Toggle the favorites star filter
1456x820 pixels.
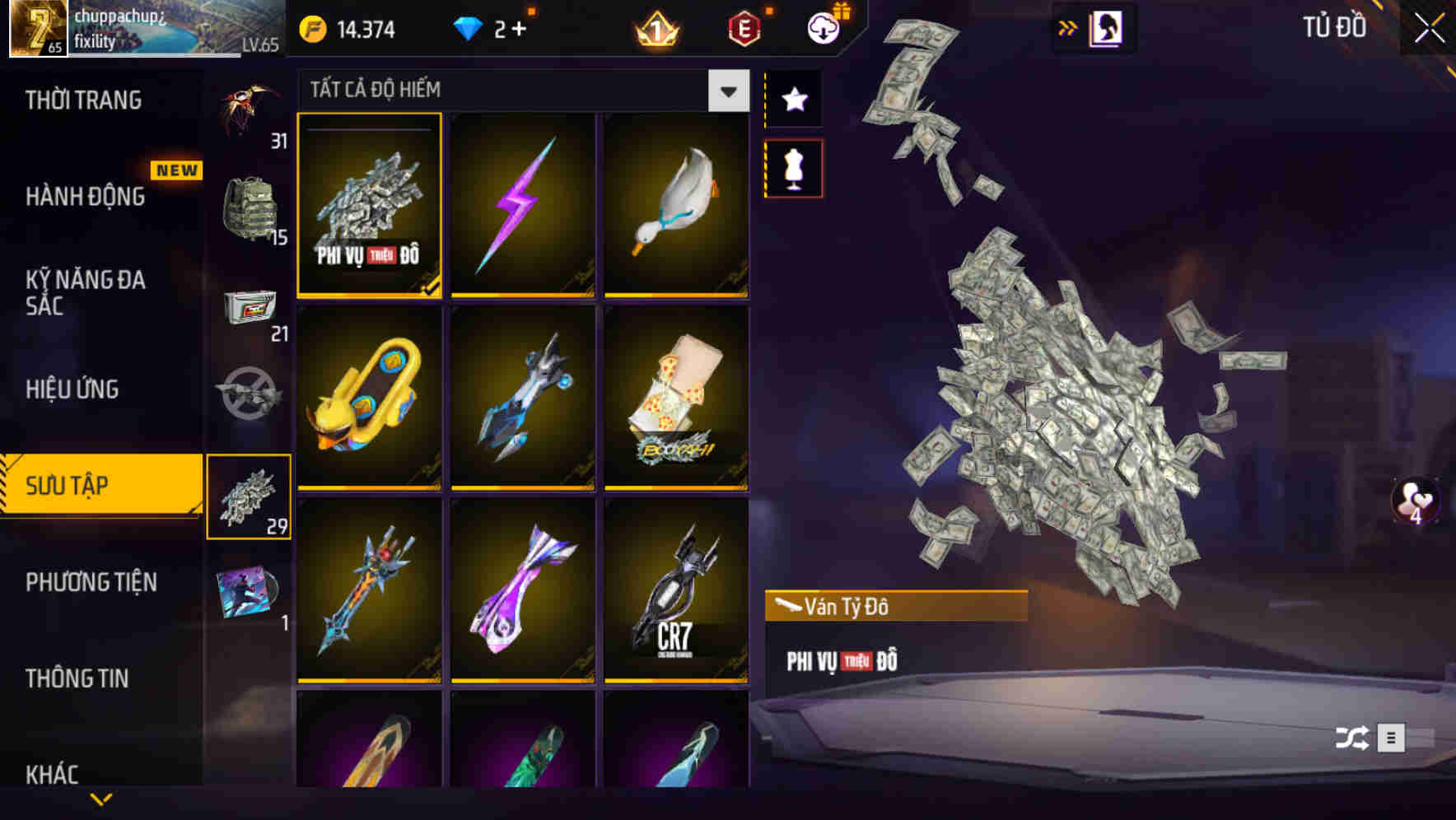pos(793,100)
